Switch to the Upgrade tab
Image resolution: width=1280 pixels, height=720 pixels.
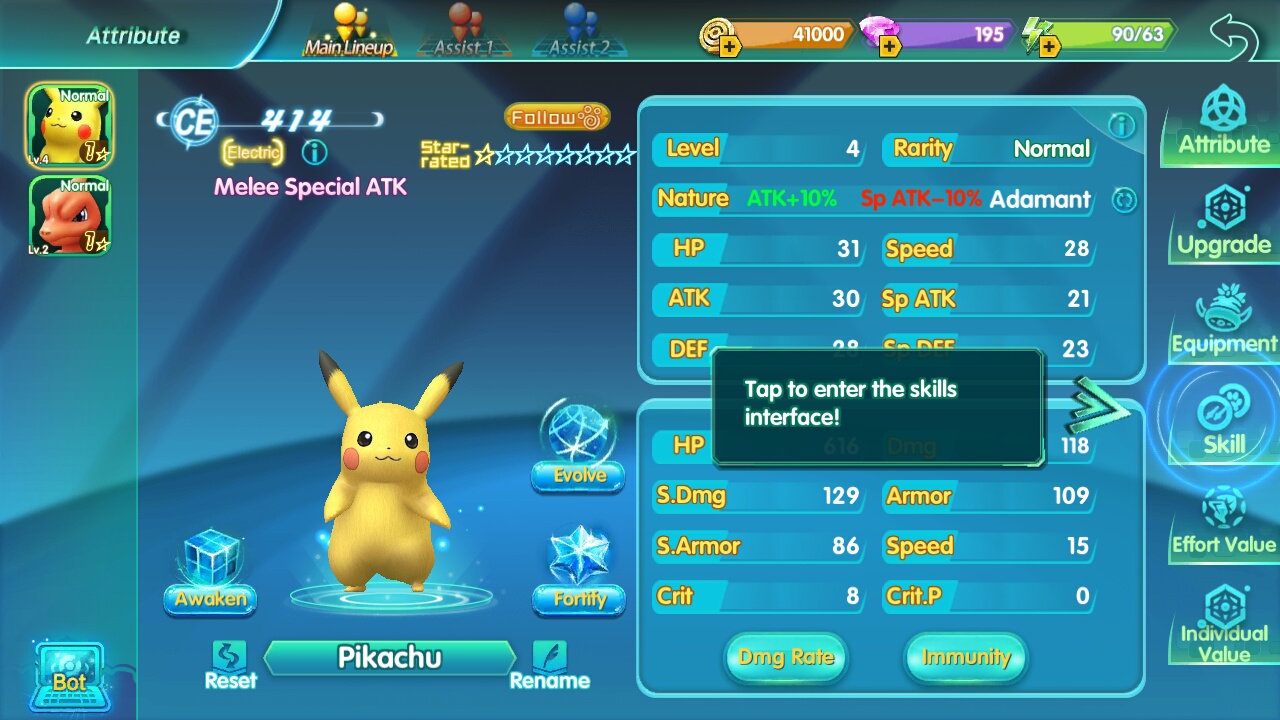click(x=1223, y=222)
